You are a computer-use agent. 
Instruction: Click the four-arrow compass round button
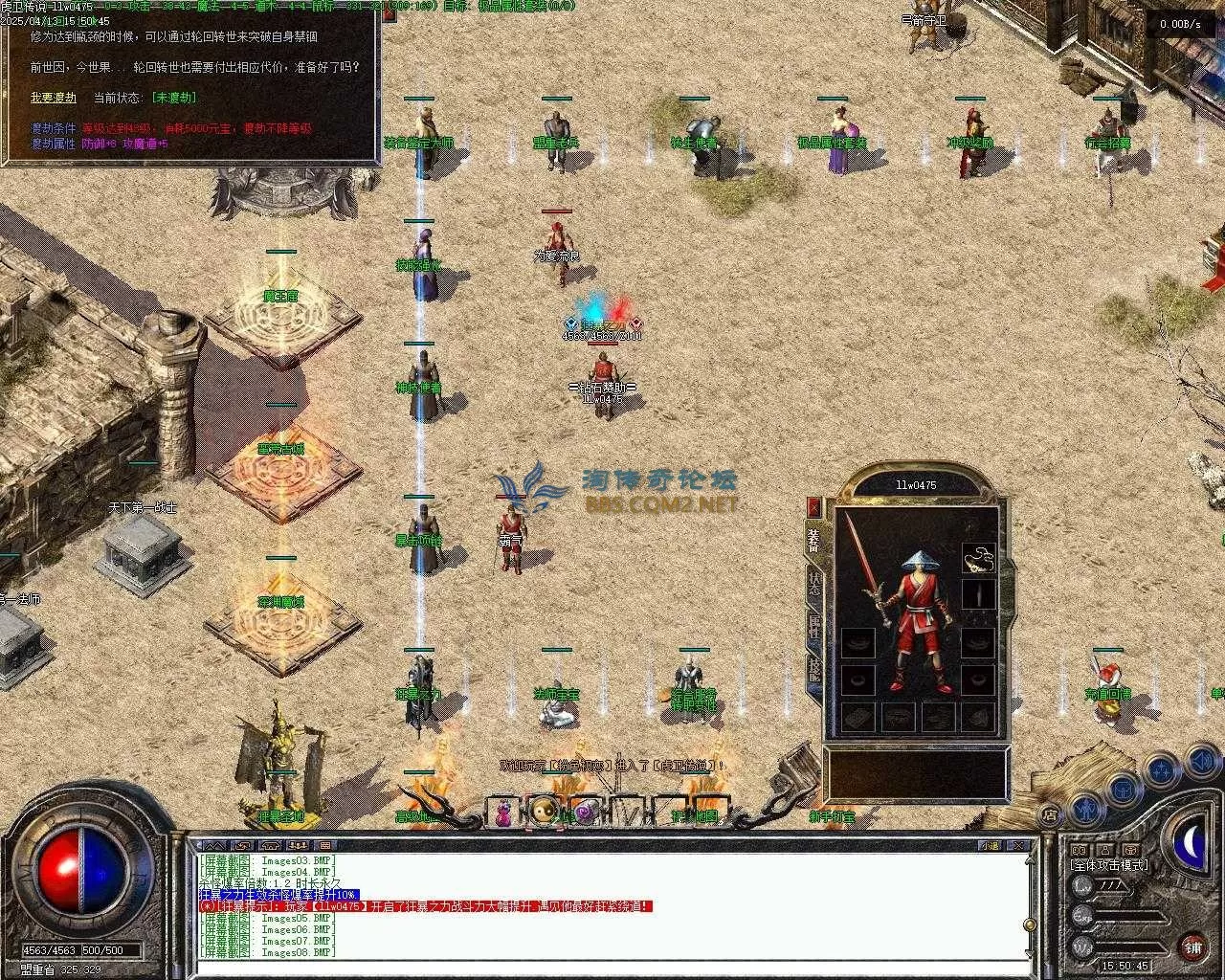pyautogui.click(x=1162, y=768)
